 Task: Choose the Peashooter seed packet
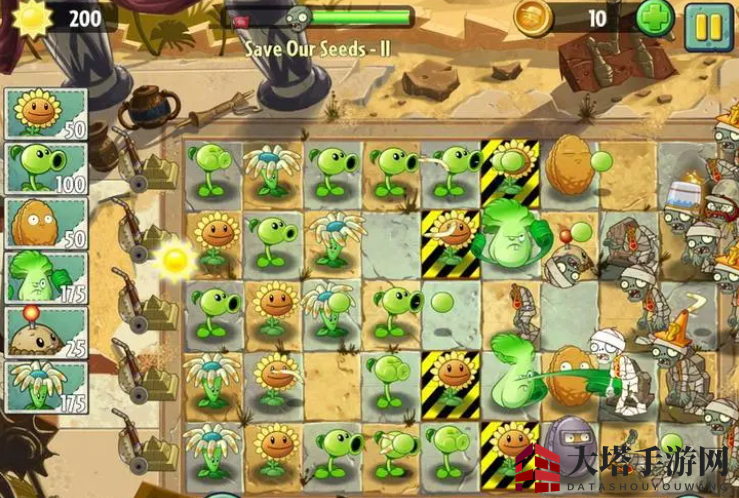coord(46,168)
